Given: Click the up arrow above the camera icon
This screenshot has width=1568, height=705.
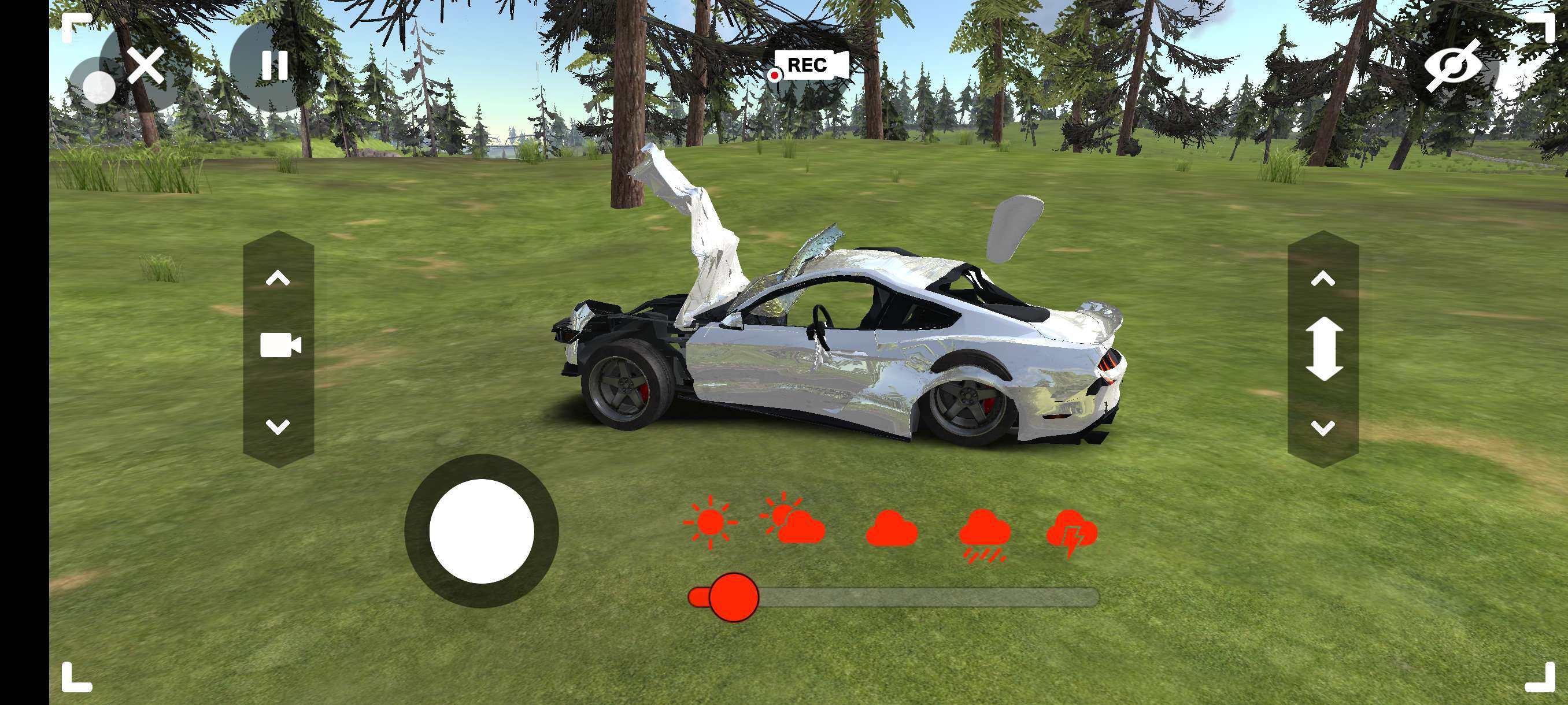Looking at the screenshot, I should click(x=278, y=279).
